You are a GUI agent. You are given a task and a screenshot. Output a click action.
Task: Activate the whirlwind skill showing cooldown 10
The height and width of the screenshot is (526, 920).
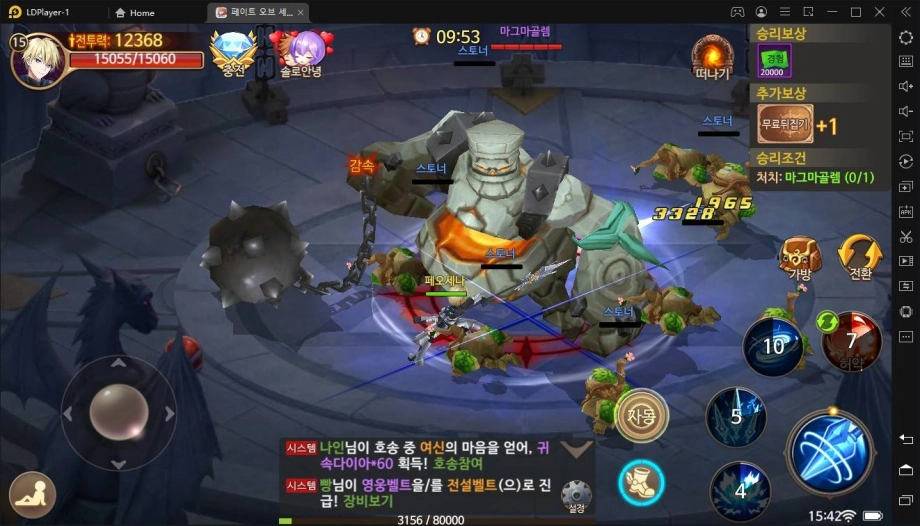tap(773, 347)
